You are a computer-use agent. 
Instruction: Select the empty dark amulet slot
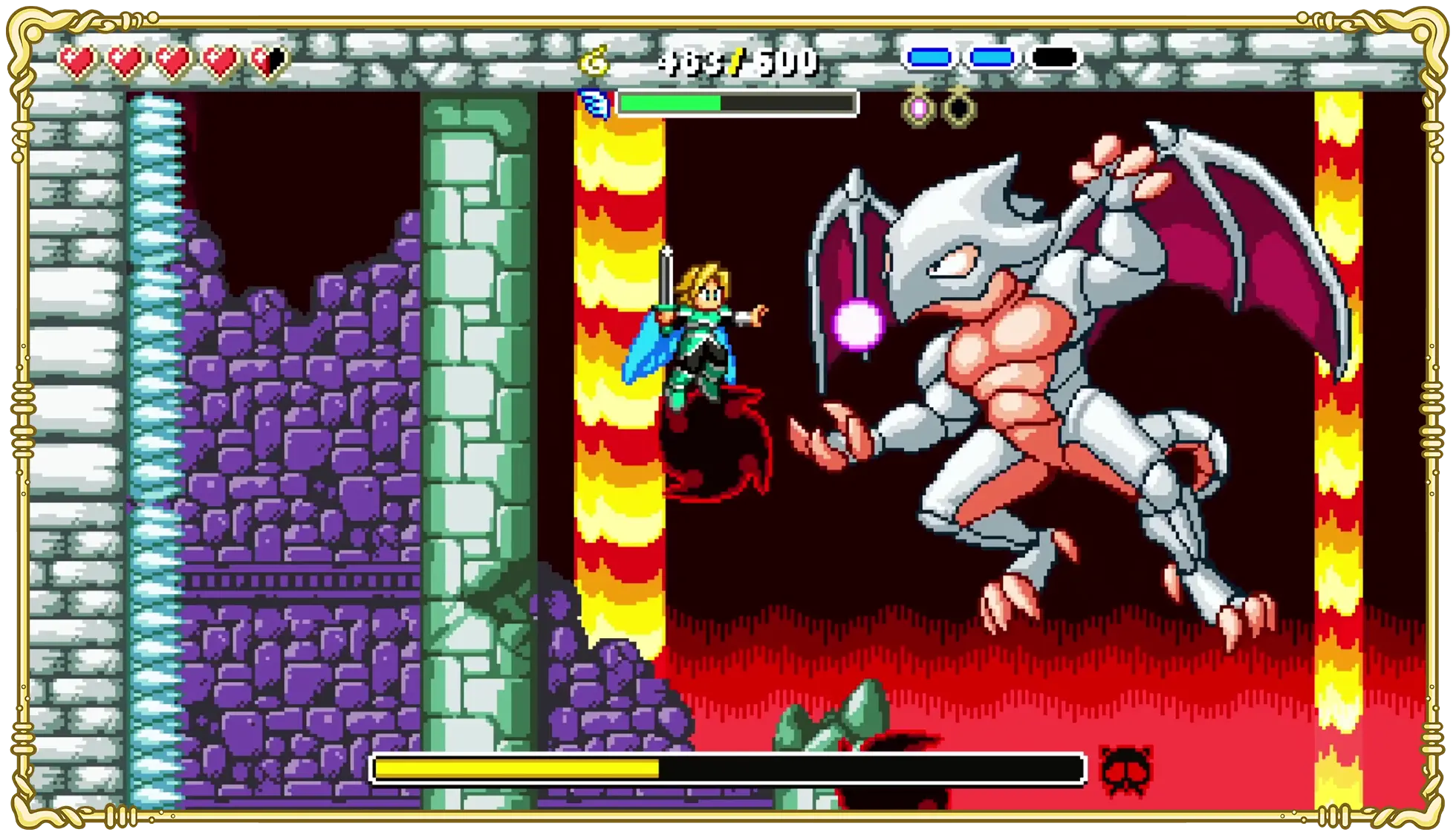click(959, 108)
